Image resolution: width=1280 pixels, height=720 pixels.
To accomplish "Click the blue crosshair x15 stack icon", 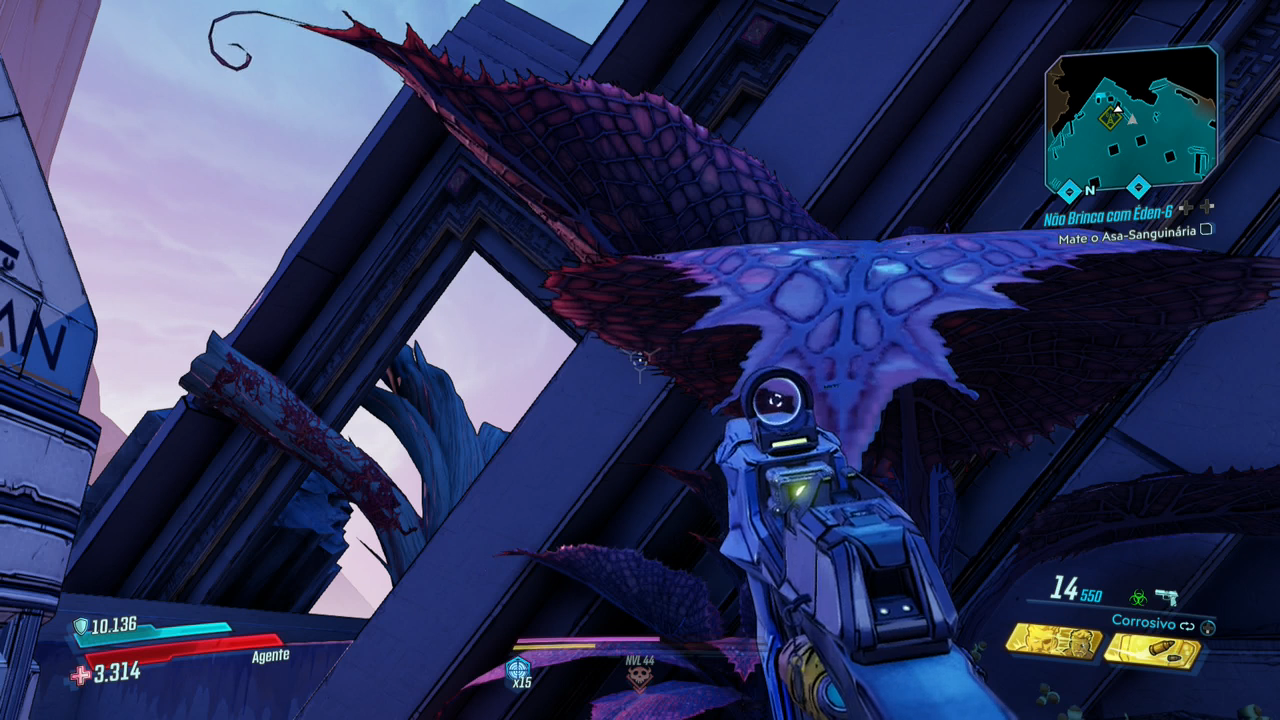I will click(517, 670).
